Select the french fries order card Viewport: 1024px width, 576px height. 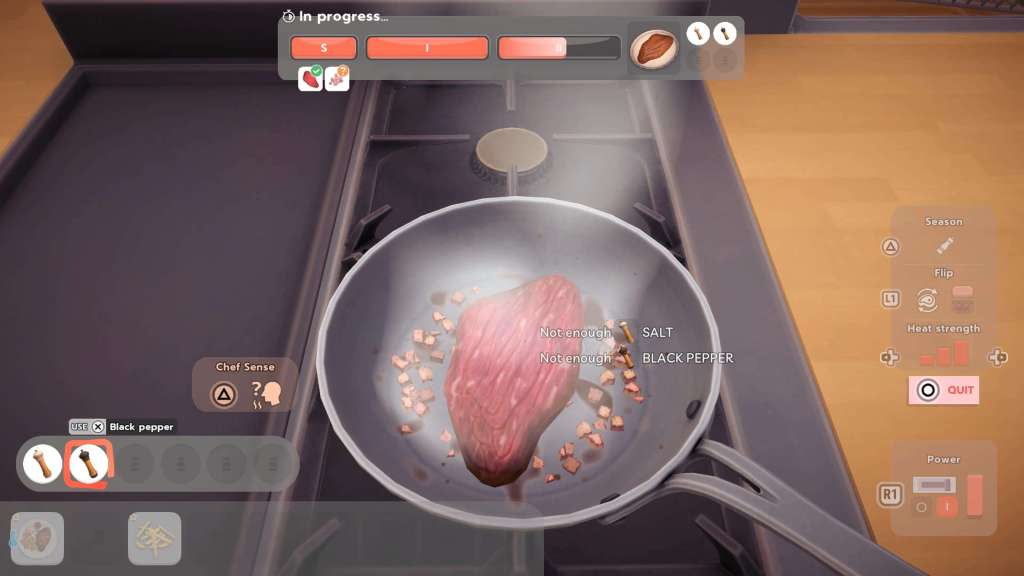click(155, 538)
